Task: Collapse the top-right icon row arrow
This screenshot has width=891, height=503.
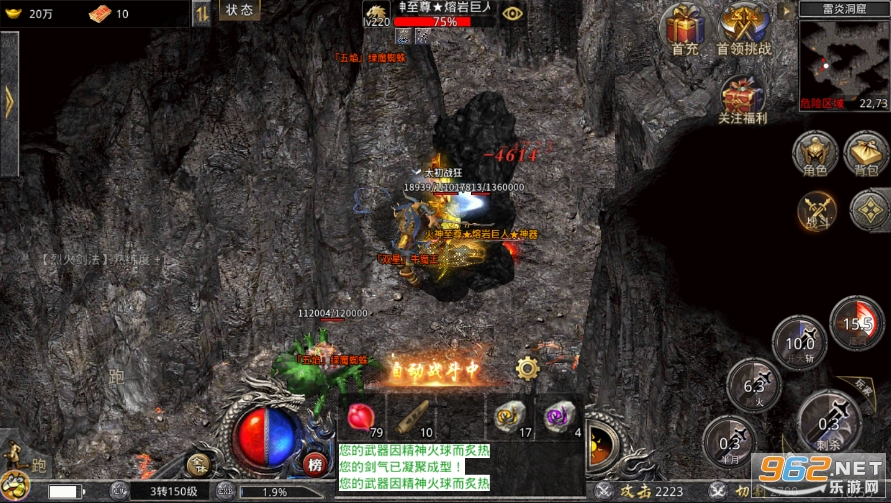Action: point(787,11)
